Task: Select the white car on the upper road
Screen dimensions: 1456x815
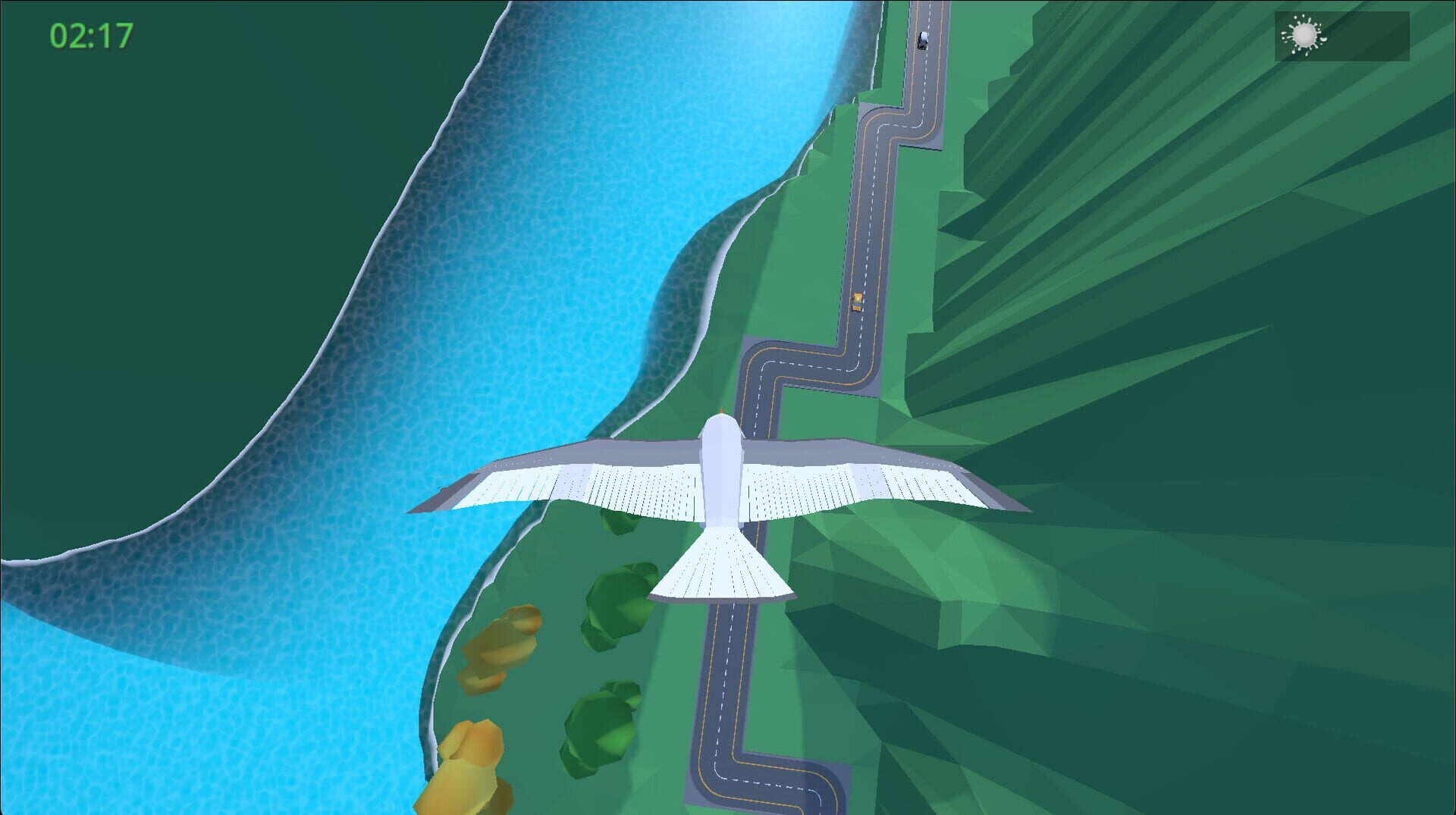Action: 922,39
